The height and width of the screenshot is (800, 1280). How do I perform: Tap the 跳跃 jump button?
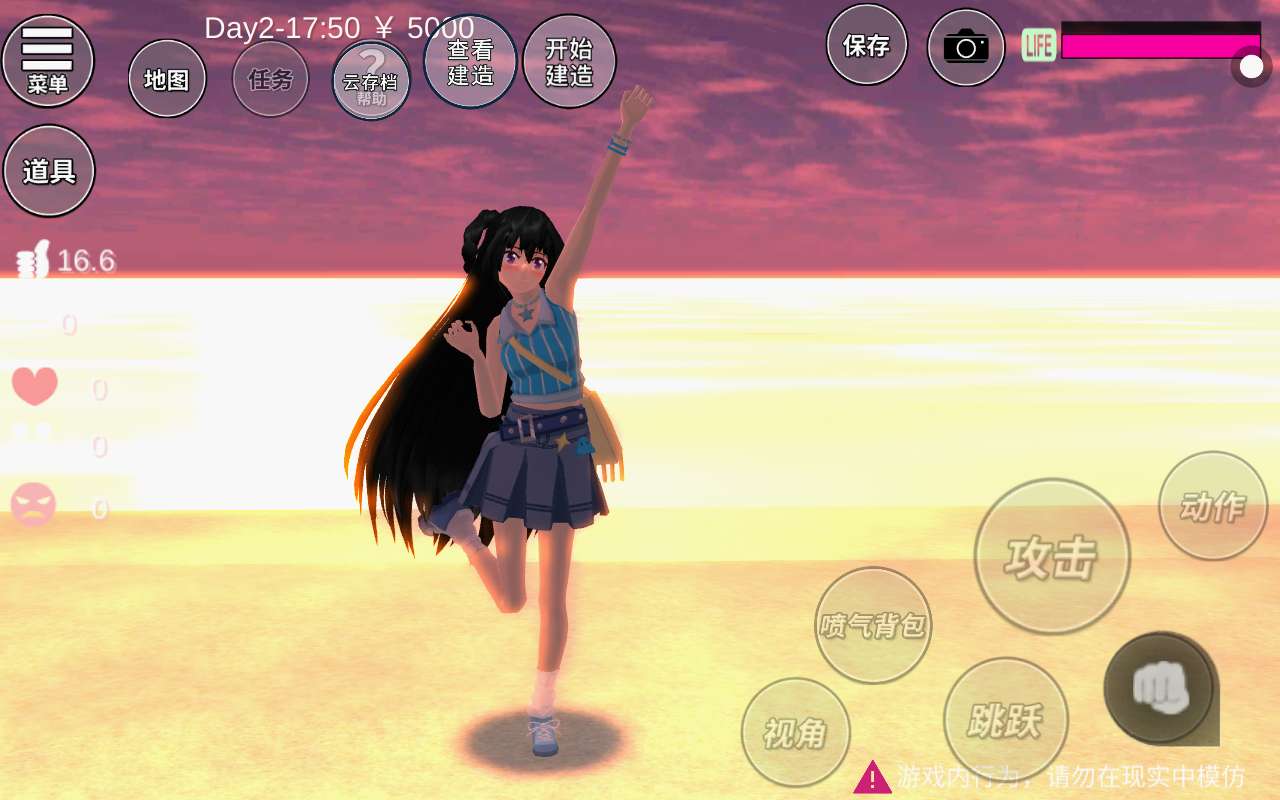(x=1006, y=720)
